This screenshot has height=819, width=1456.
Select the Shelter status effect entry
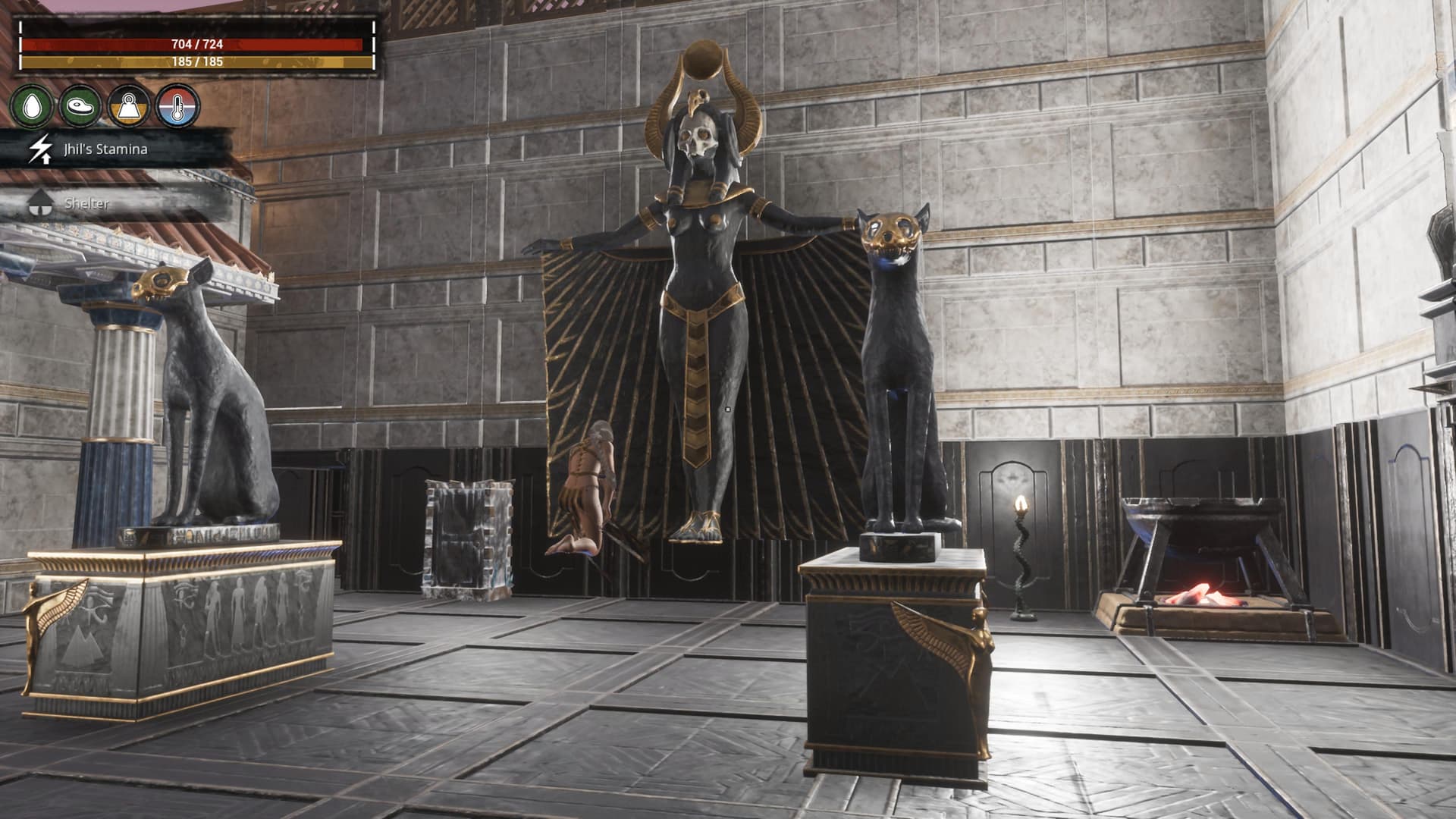pos(86,203)
